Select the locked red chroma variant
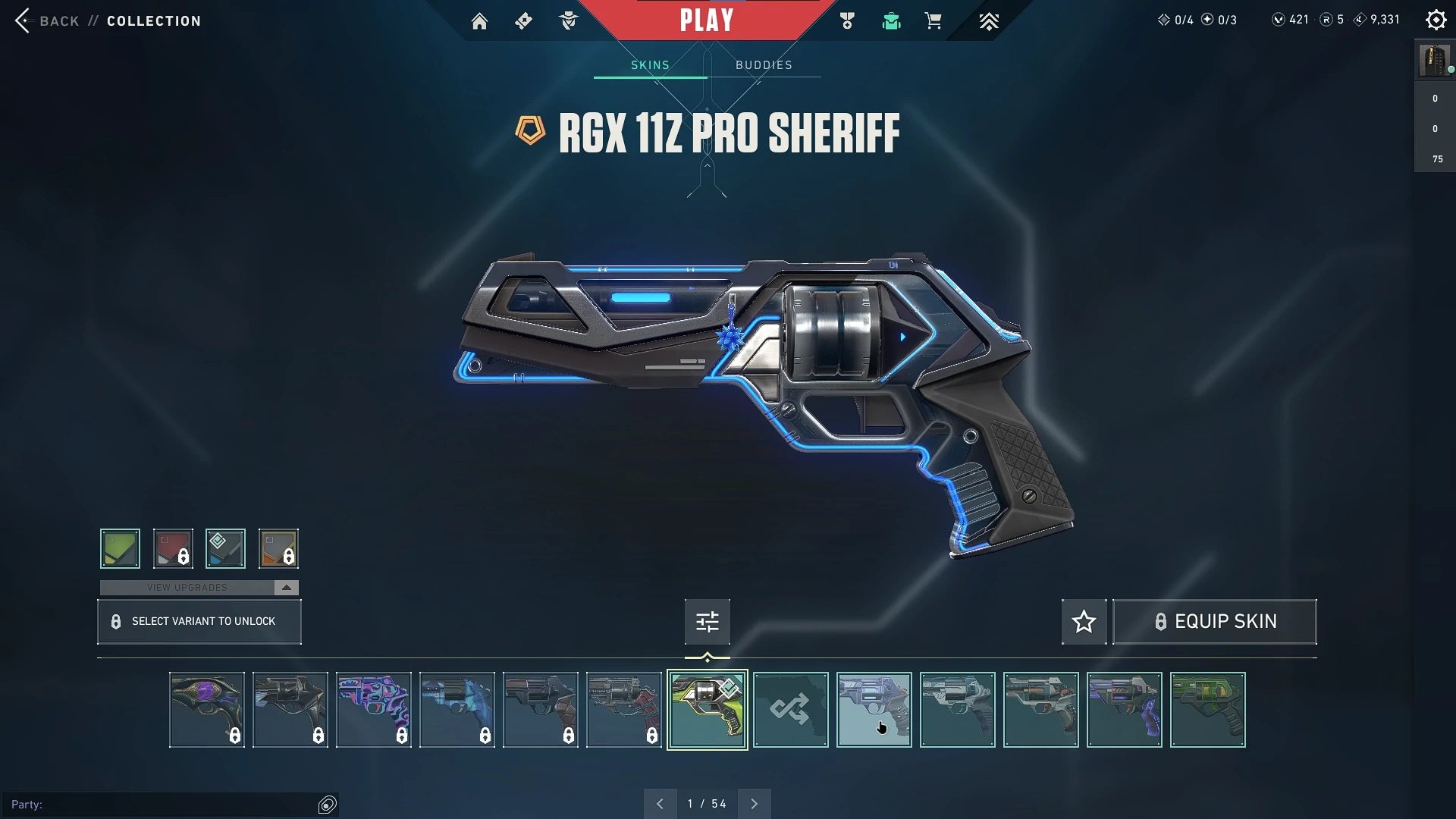Screen dimensions: 1456x819 (x=173, y=548)
